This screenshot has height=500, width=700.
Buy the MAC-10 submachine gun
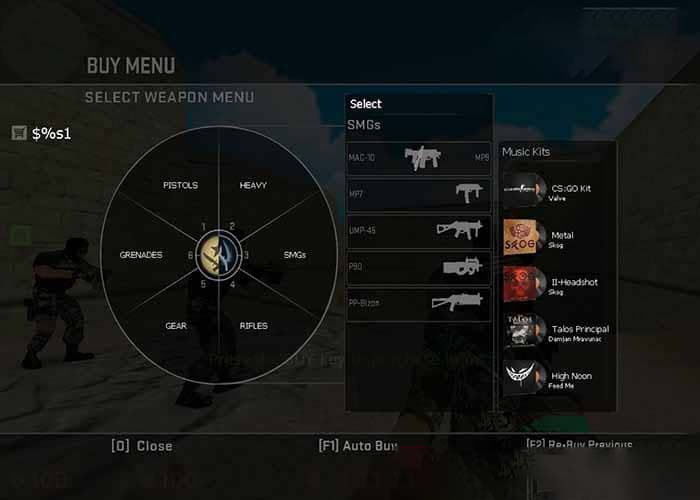(x=419, y=157)
